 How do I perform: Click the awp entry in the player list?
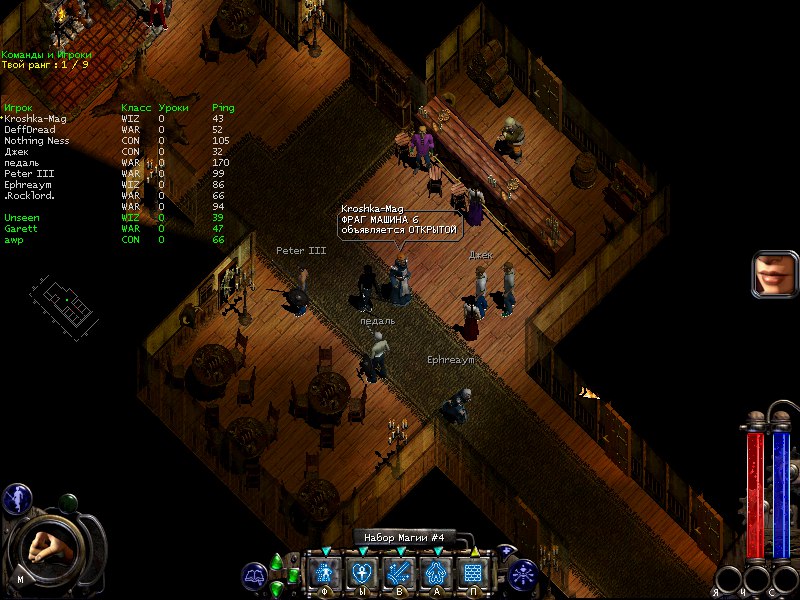tap(13, 239)
